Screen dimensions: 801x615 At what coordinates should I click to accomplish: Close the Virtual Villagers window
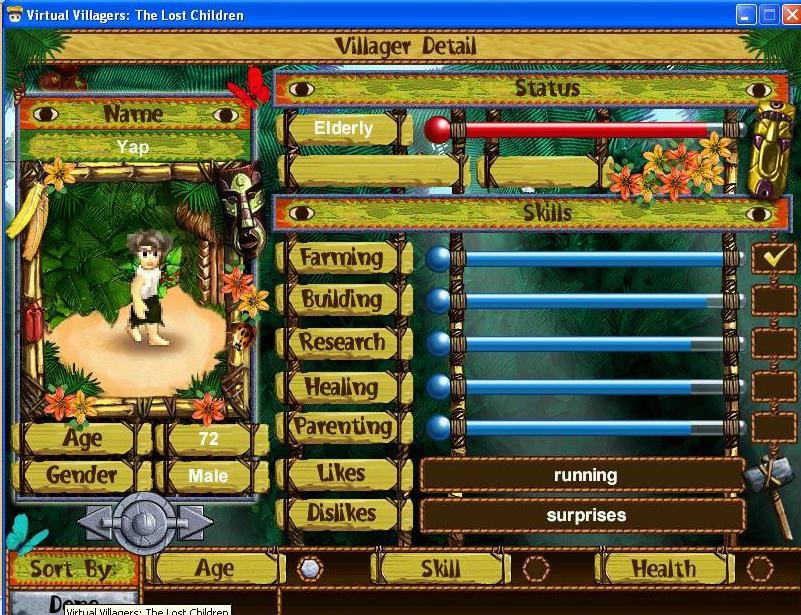tap(790, 15)
